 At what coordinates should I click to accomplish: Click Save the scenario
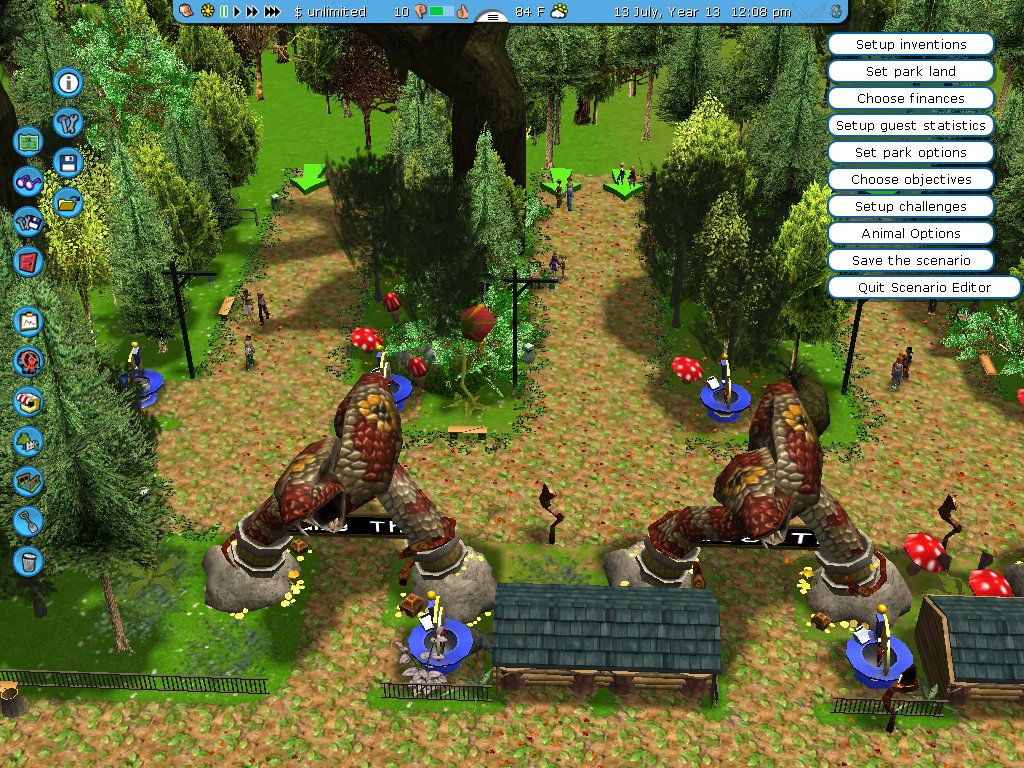click(910, 261)
